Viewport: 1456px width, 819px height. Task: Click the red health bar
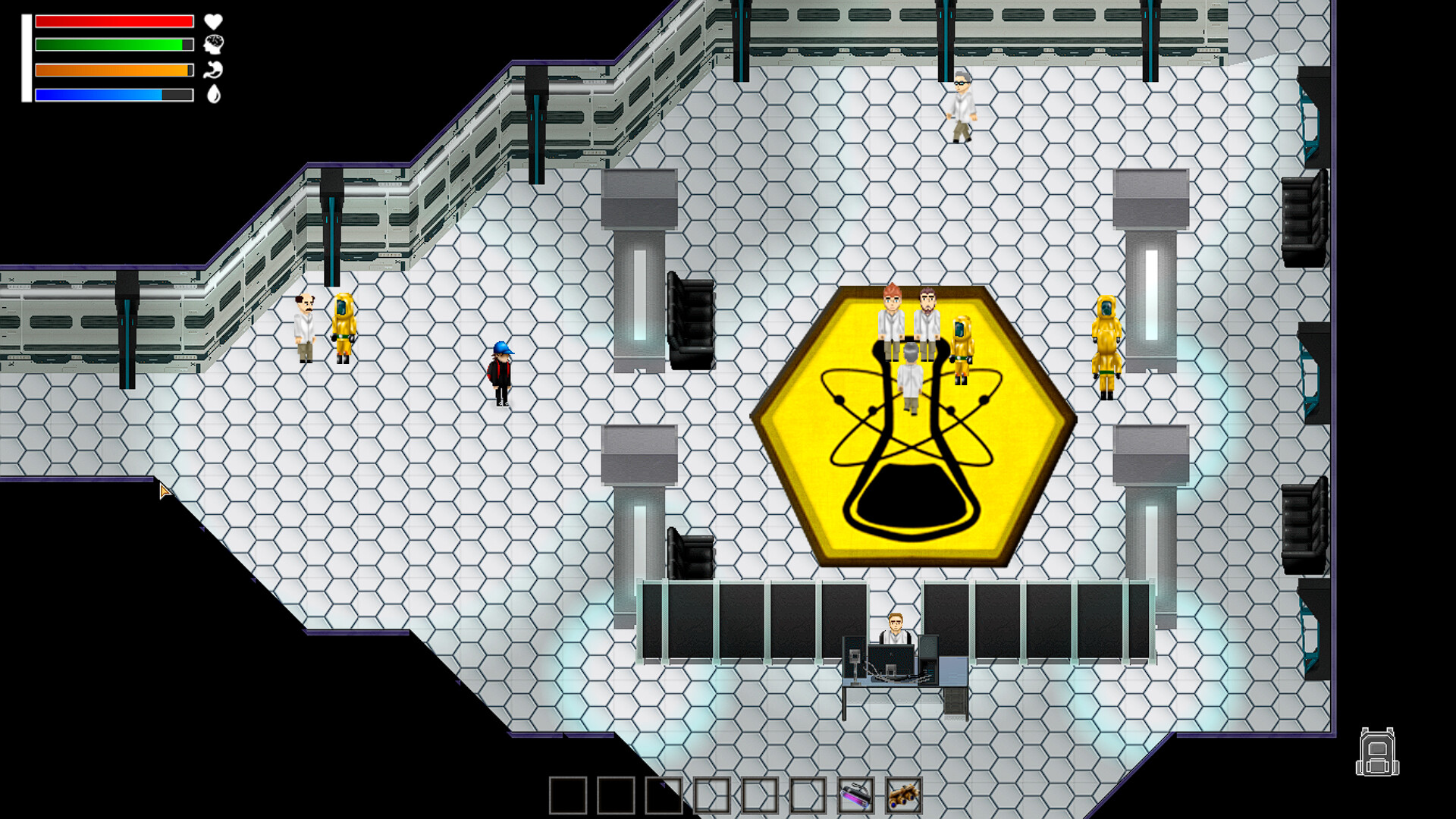pos(114,21)
